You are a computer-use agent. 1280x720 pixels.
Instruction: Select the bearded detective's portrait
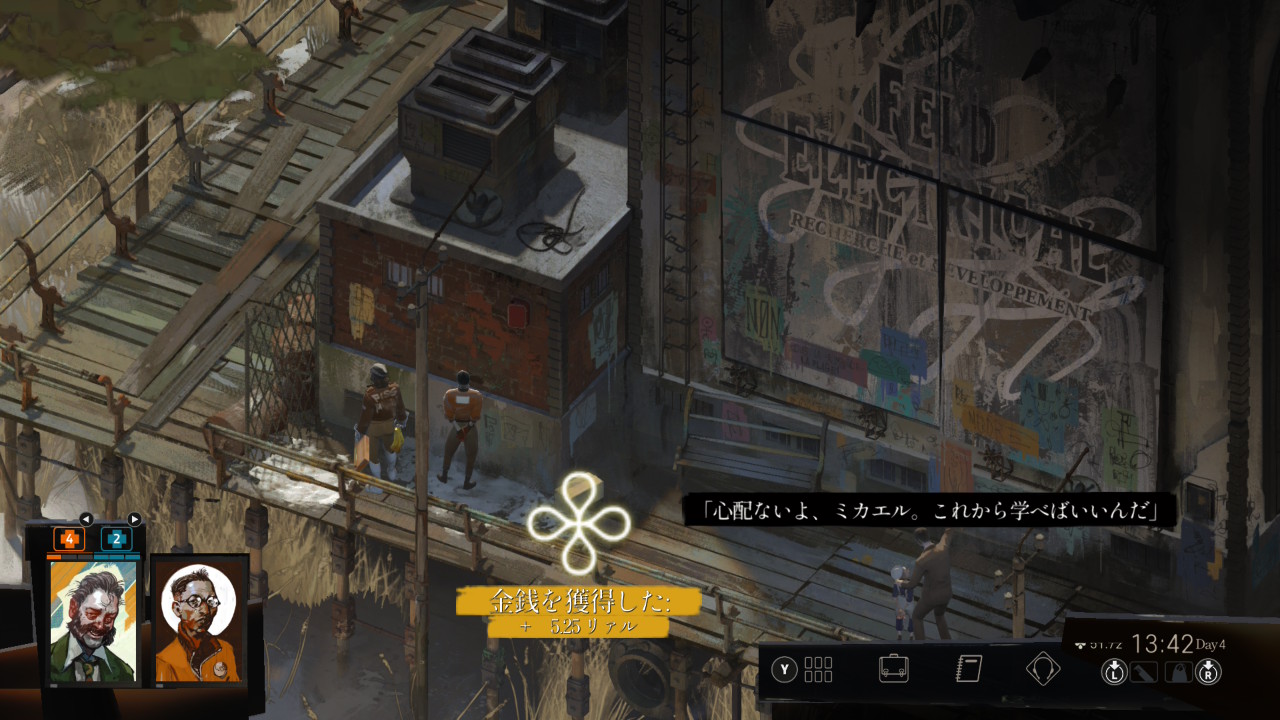coord(94,620)
